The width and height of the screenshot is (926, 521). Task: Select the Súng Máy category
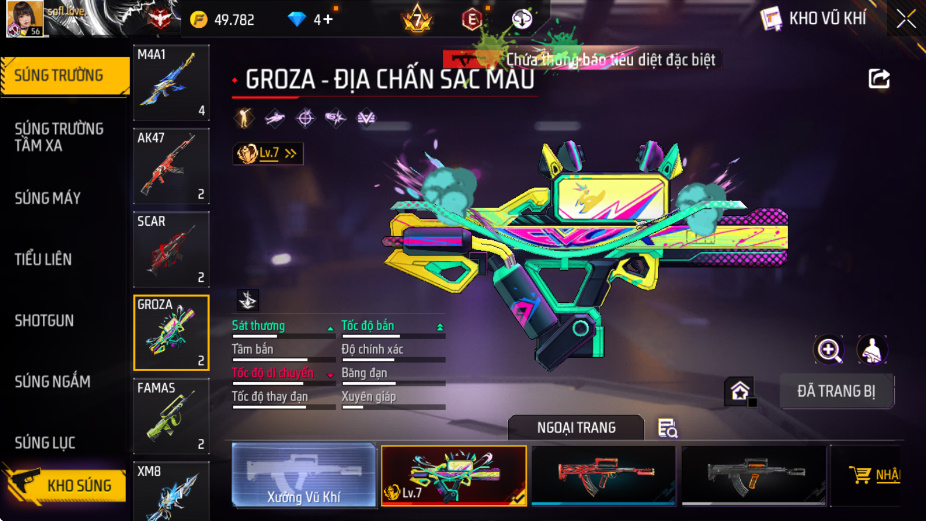(x=48, y=198)
